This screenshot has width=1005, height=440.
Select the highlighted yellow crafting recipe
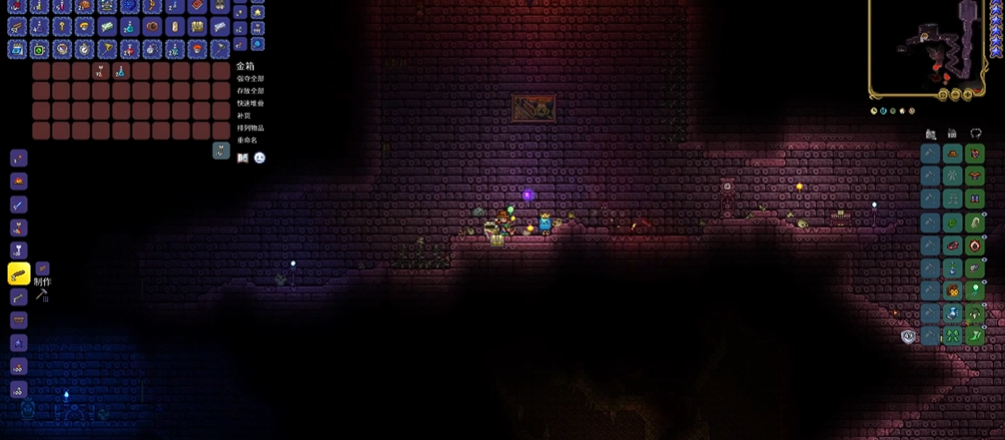tap(18, 273)
